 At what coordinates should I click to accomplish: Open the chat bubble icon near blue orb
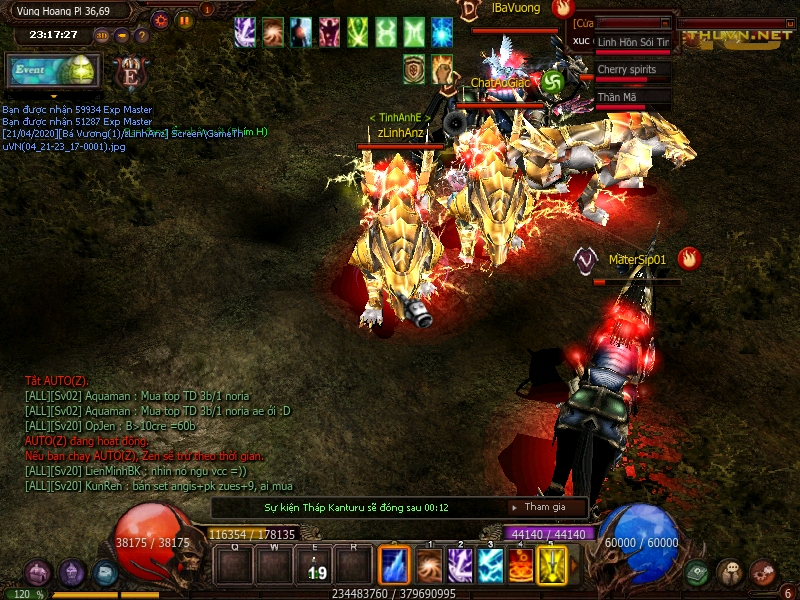730,573
